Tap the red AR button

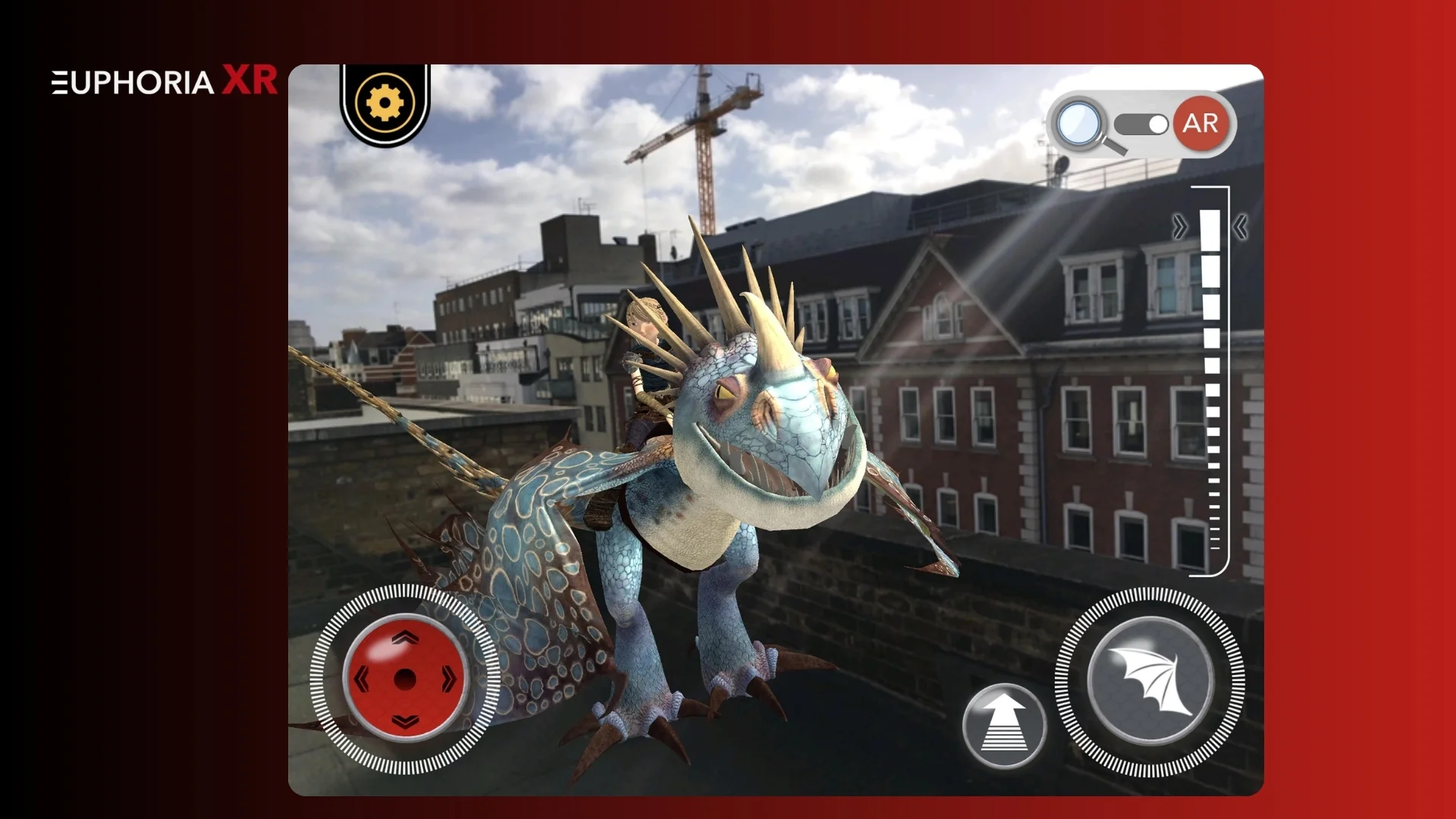coord(1200,123)
